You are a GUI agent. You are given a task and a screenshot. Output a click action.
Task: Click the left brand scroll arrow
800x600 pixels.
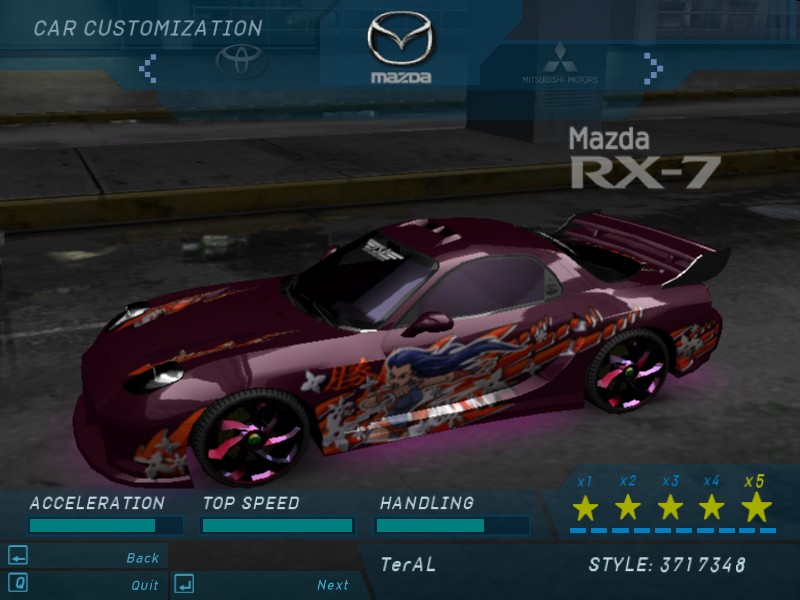coord(148,67)
